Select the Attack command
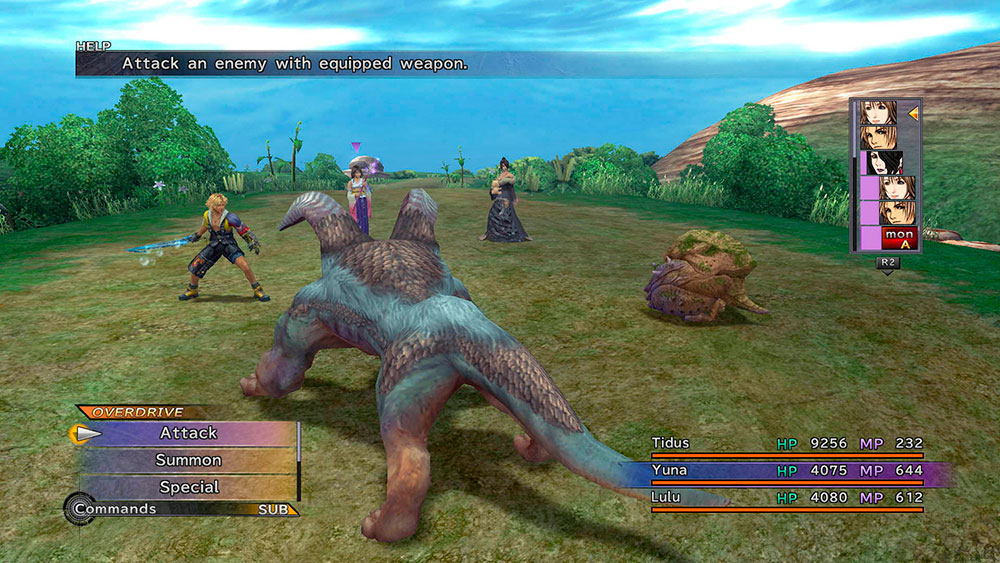The image size is (1000, 563). 188,433
